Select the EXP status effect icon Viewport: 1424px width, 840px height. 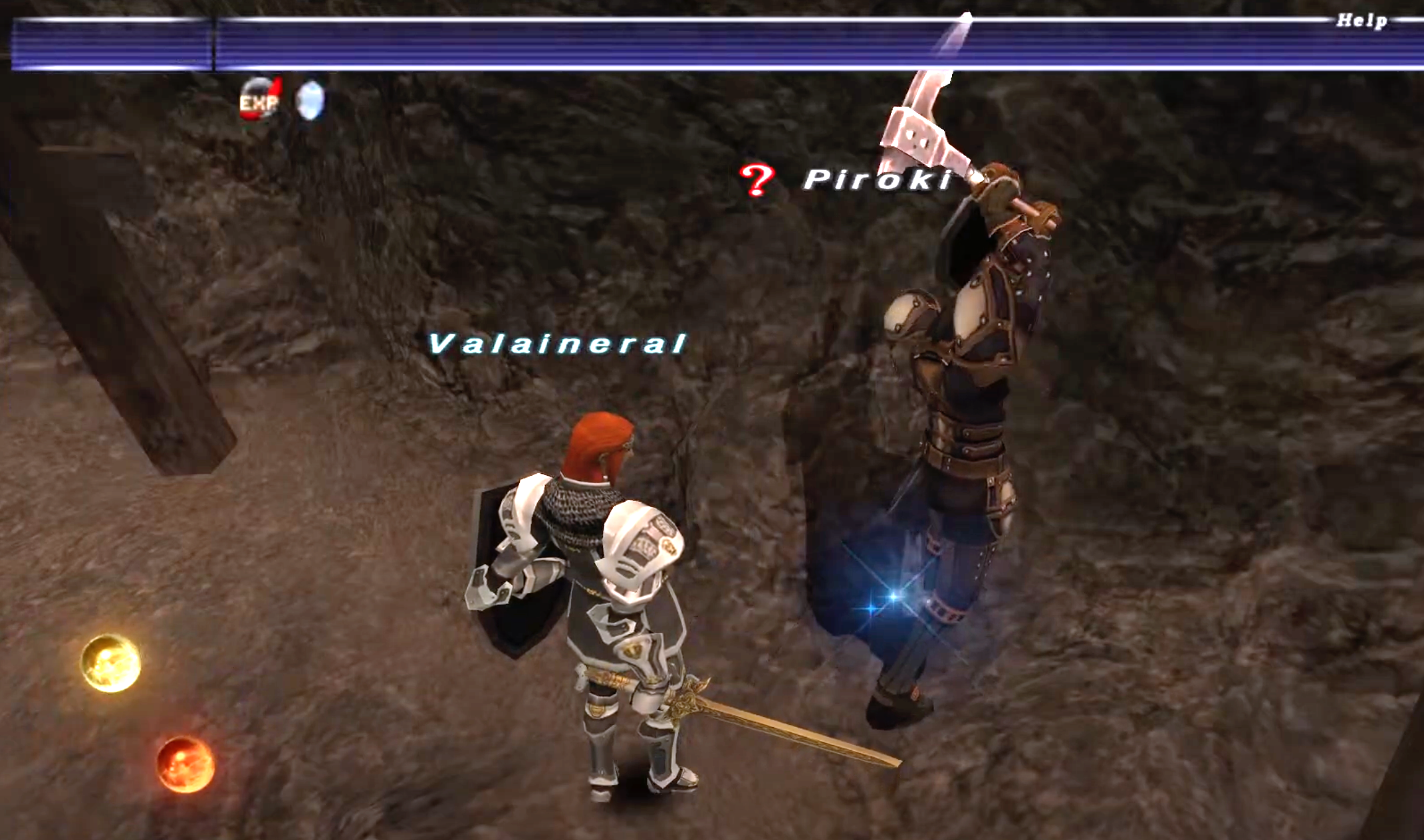[259, 100]
